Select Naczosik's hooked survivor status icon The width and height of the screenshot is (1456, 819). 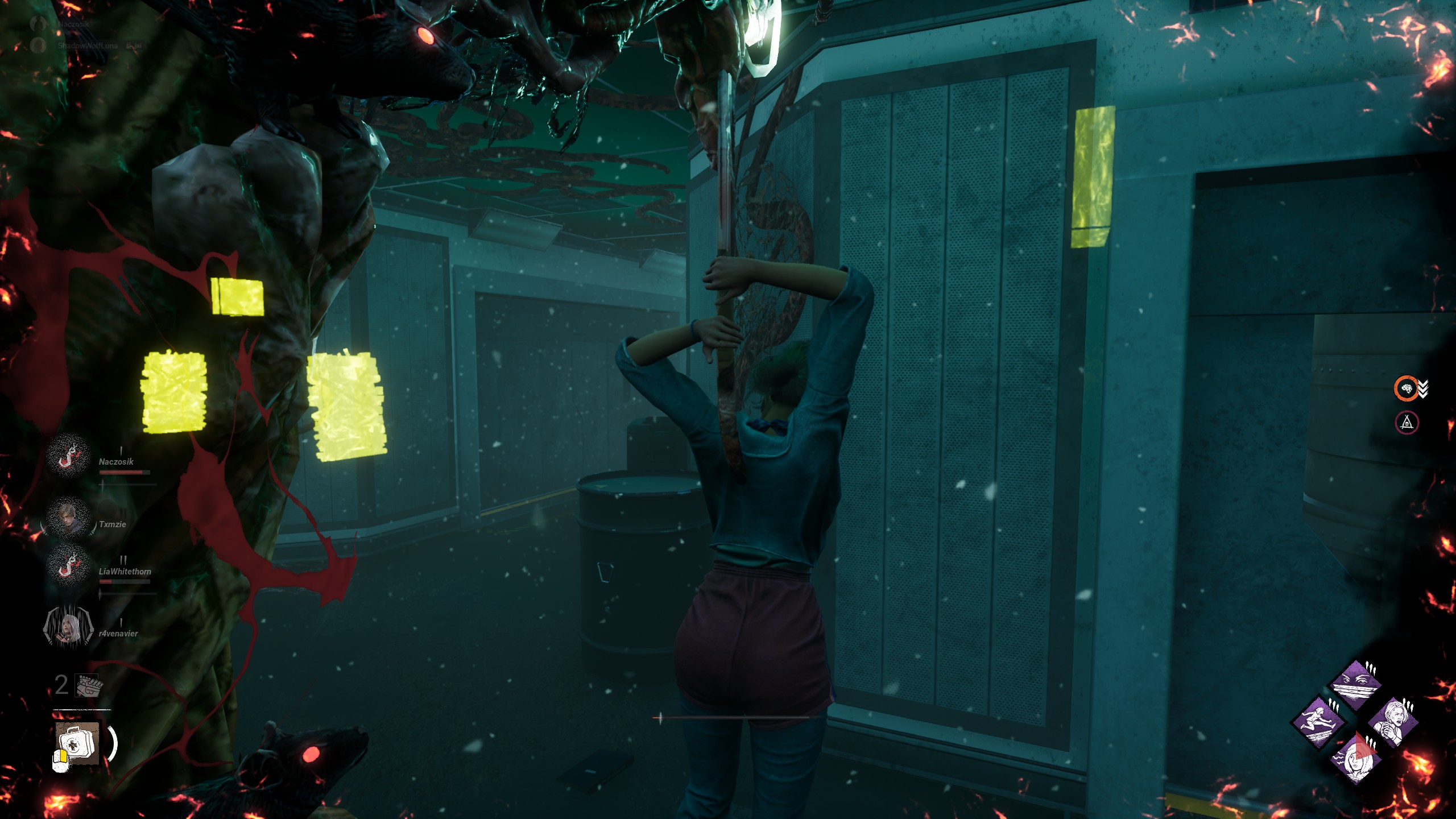click(x=68, y=457)
